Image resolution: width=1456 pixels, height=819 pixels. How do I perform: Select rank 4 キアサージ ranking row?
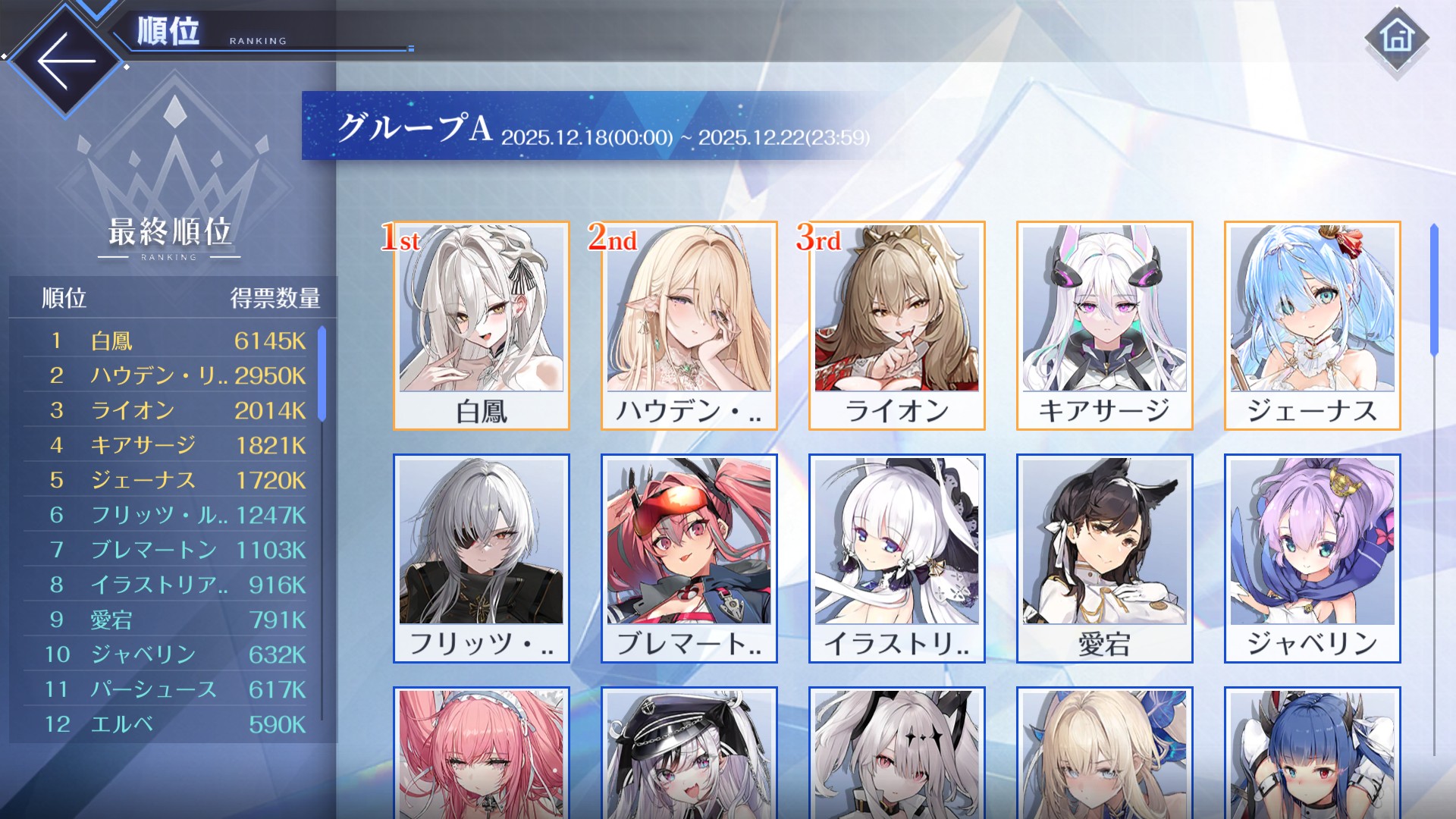coord(165,445)
